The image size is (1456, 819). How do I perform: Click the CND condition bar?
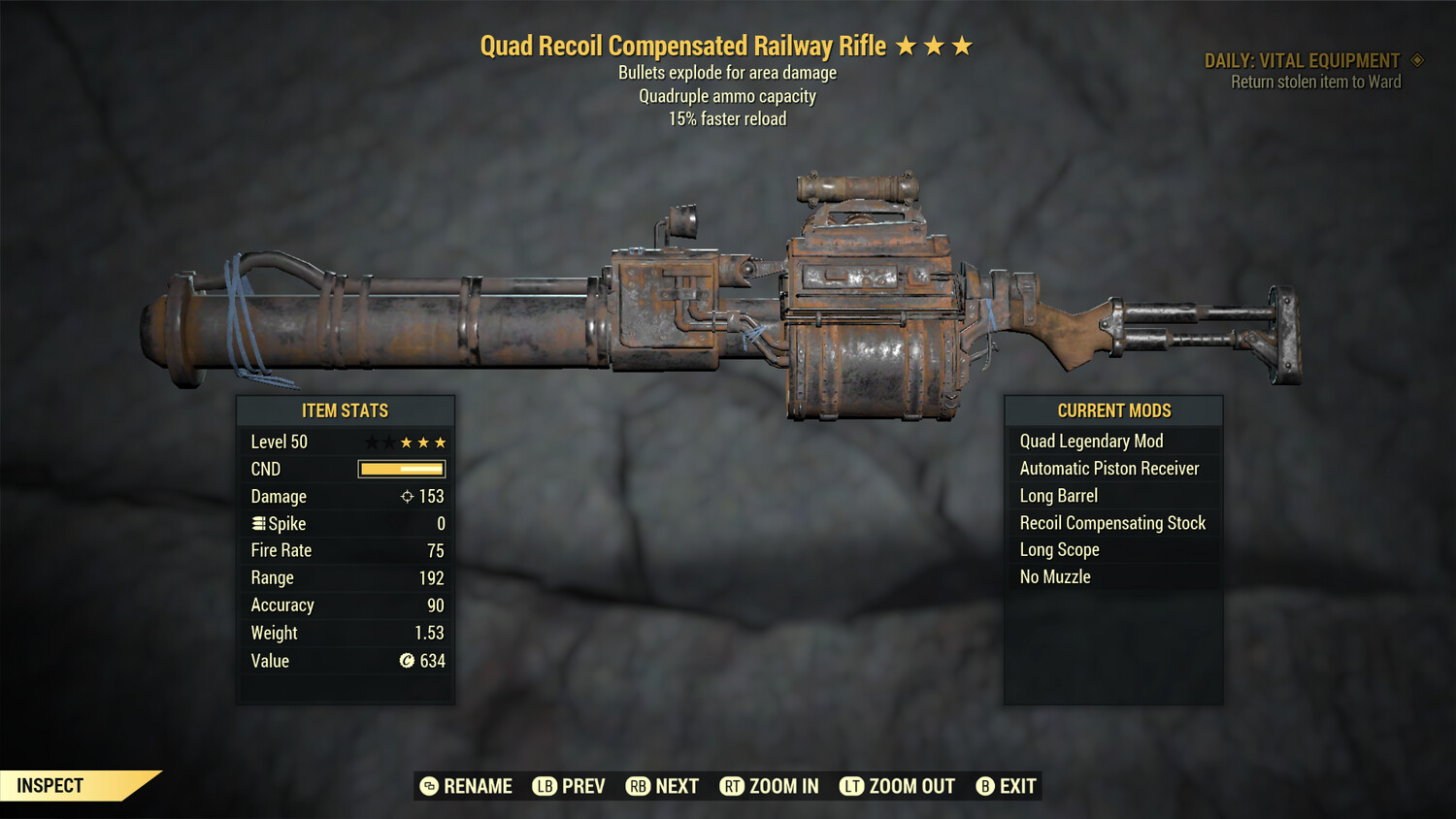[x=401, y=469]
